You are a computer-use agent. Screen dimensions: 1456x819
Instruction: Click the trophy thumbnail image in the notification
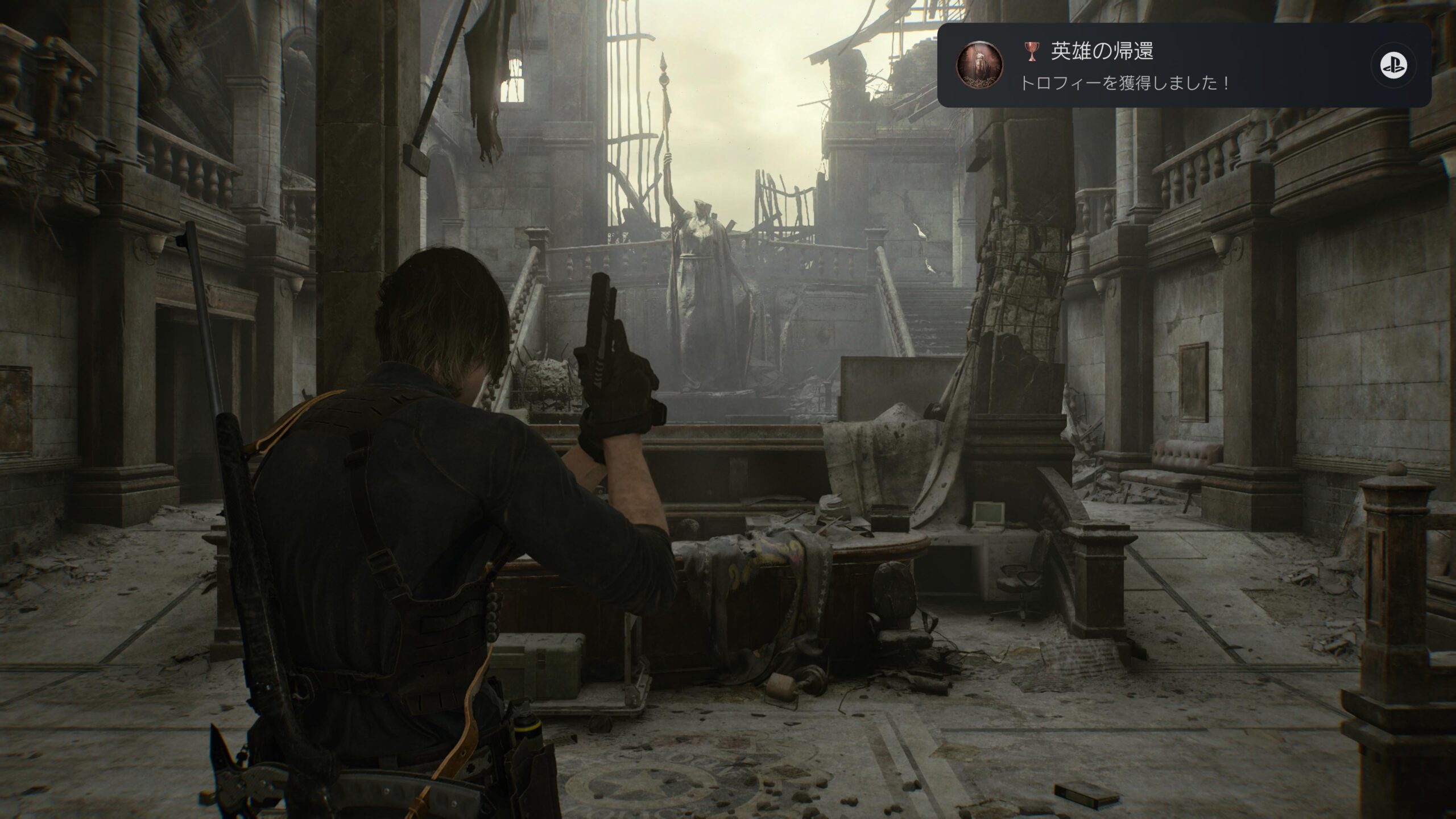(978, 65)
